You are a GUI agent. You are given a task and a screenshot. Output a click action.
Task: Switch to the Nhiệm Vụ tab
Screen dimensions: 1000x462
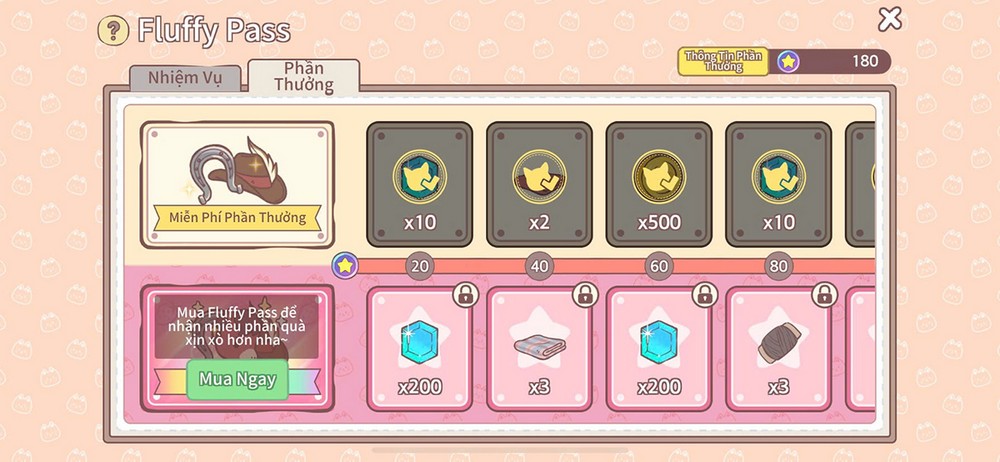185,78
